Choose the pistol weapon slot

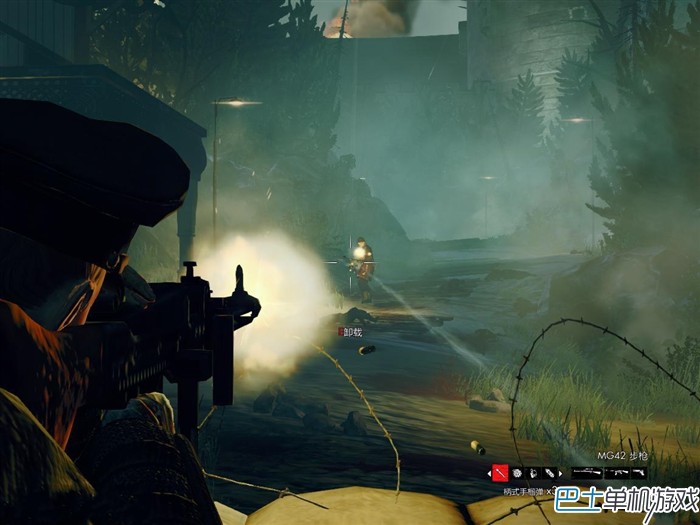(639, 472)
